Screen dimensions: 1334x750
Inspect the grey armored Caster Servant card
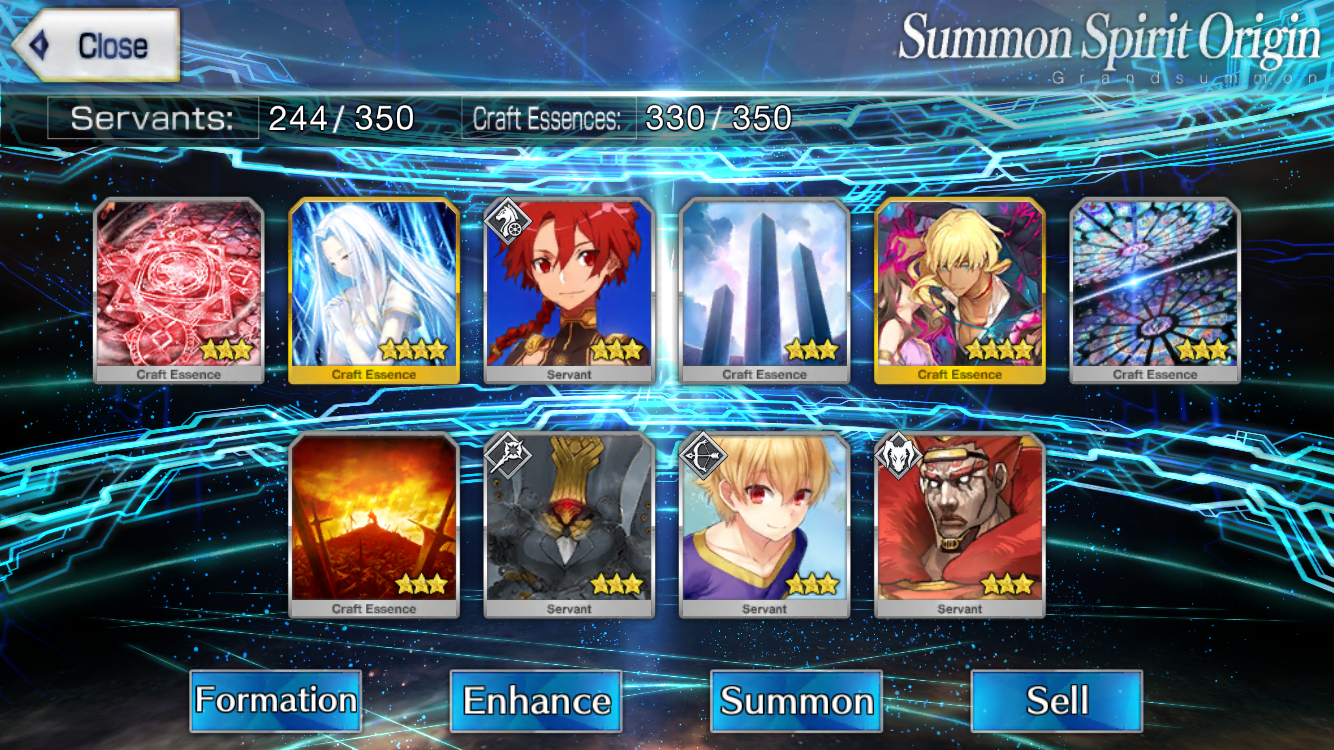coord(569,525)
